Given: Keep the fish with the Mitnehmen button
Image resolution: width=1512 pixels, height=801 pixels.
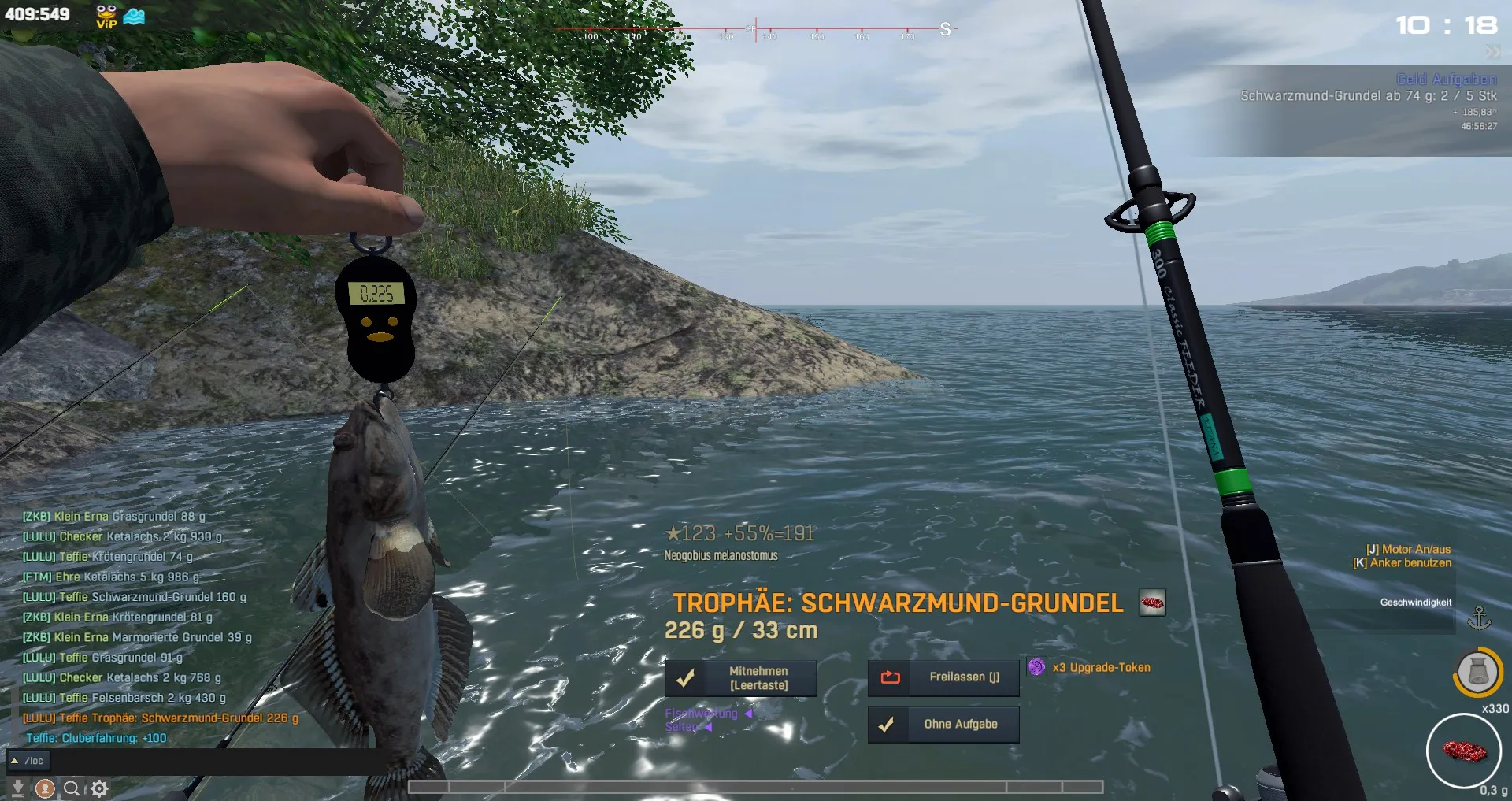Looking at the screenshot, I should click(740, 678).
